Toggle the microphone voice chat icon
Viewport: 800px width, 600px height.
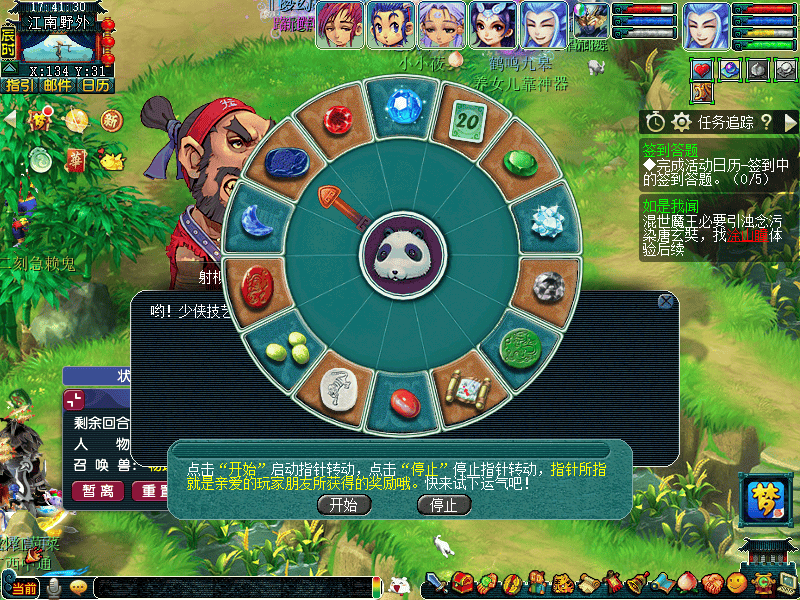point(53,587)
